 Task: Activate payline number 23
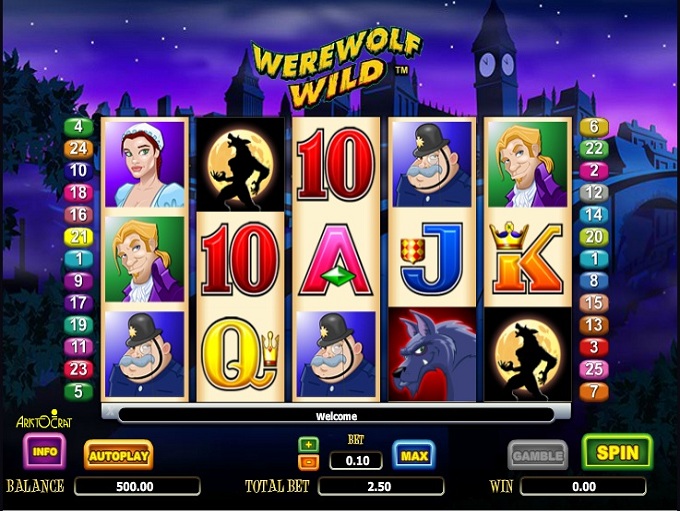[77, 369]
